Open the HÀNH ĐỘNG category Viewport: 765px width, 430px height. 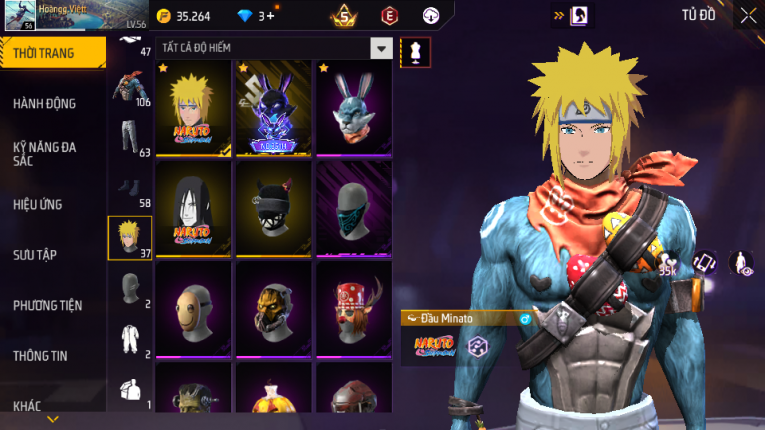click(x=45, y=103)
